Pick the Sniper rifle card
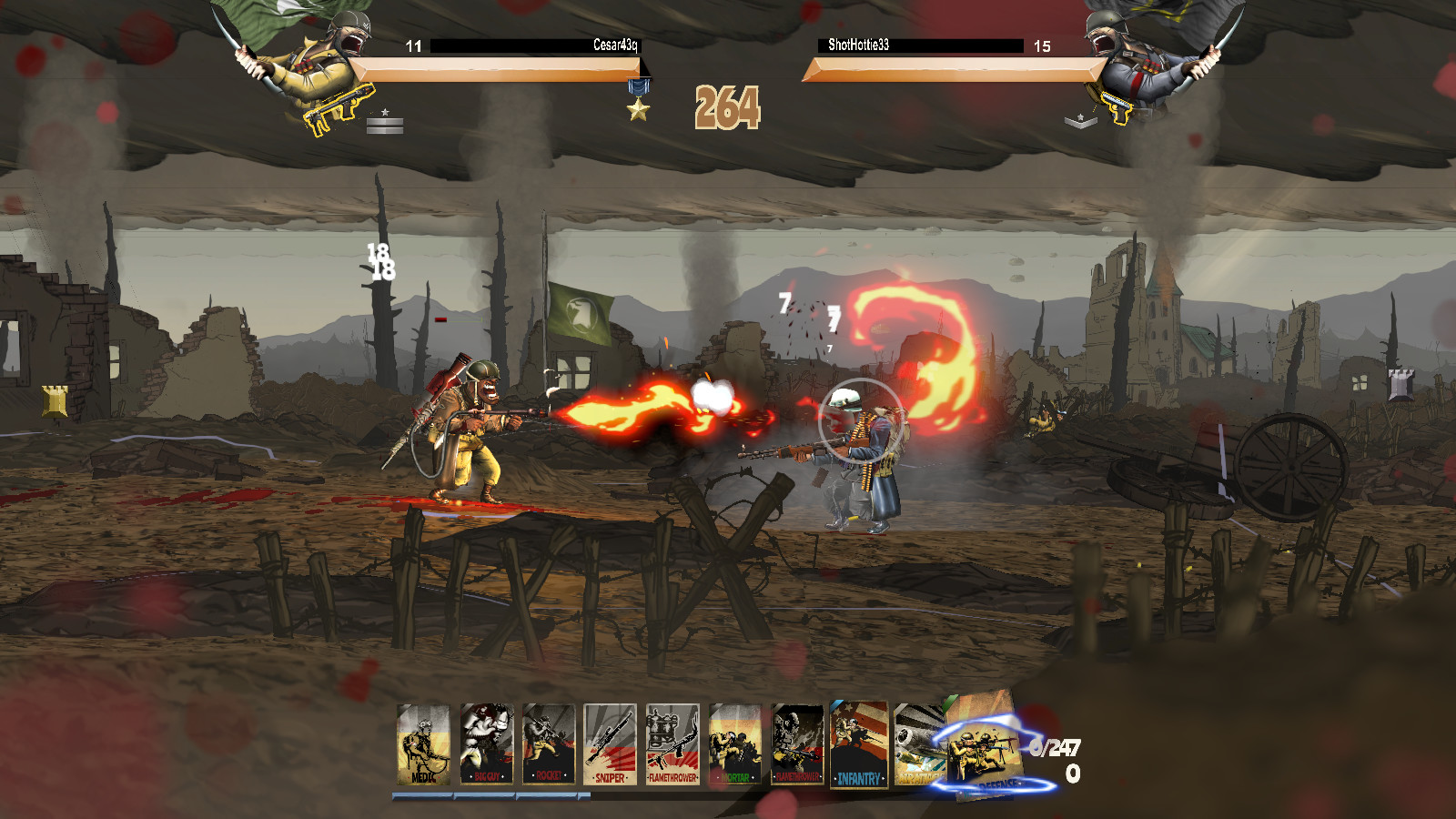This screenshot has width=1456, height=819. tap(610, 744)
